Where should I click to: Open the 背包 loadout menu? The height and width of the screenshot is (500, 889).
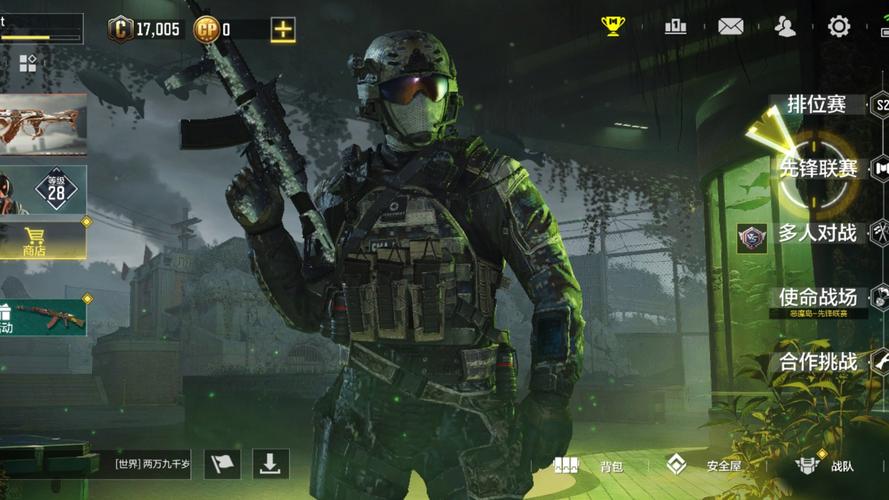pos(592,465)
